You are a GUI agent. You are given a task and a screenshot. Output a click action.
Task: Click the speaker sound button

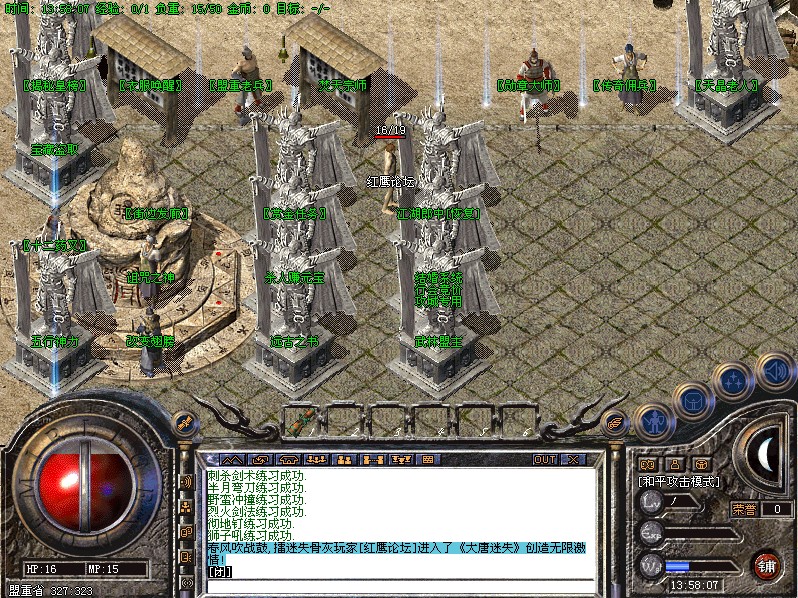click(x=774, y=371)
